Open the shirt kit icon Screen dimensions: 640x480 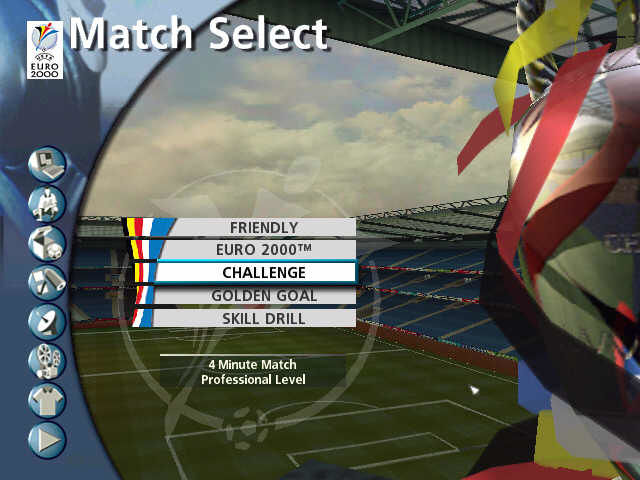[47, 400]
